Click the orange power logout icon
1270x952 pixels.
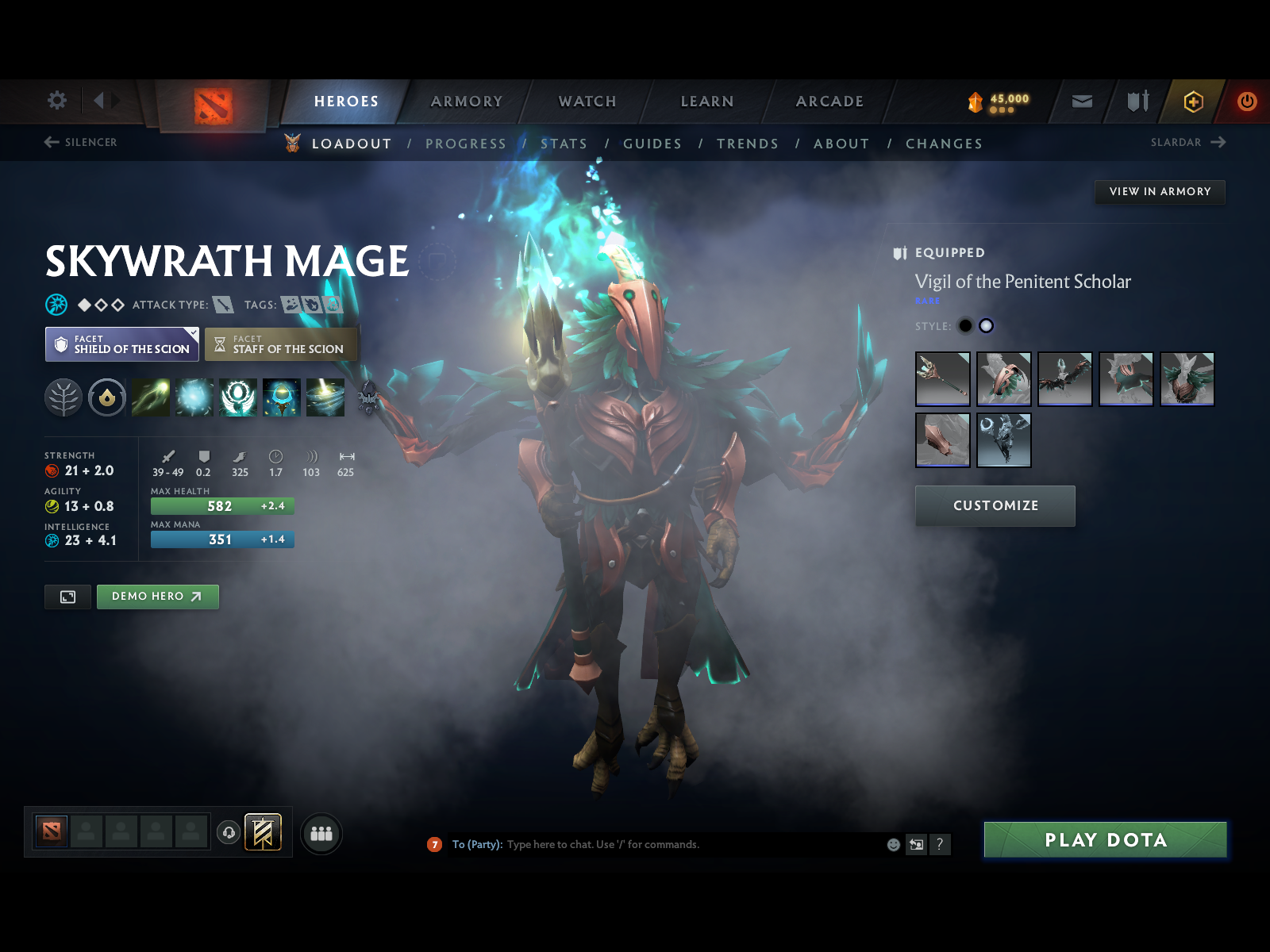[x=1245, y=102]
